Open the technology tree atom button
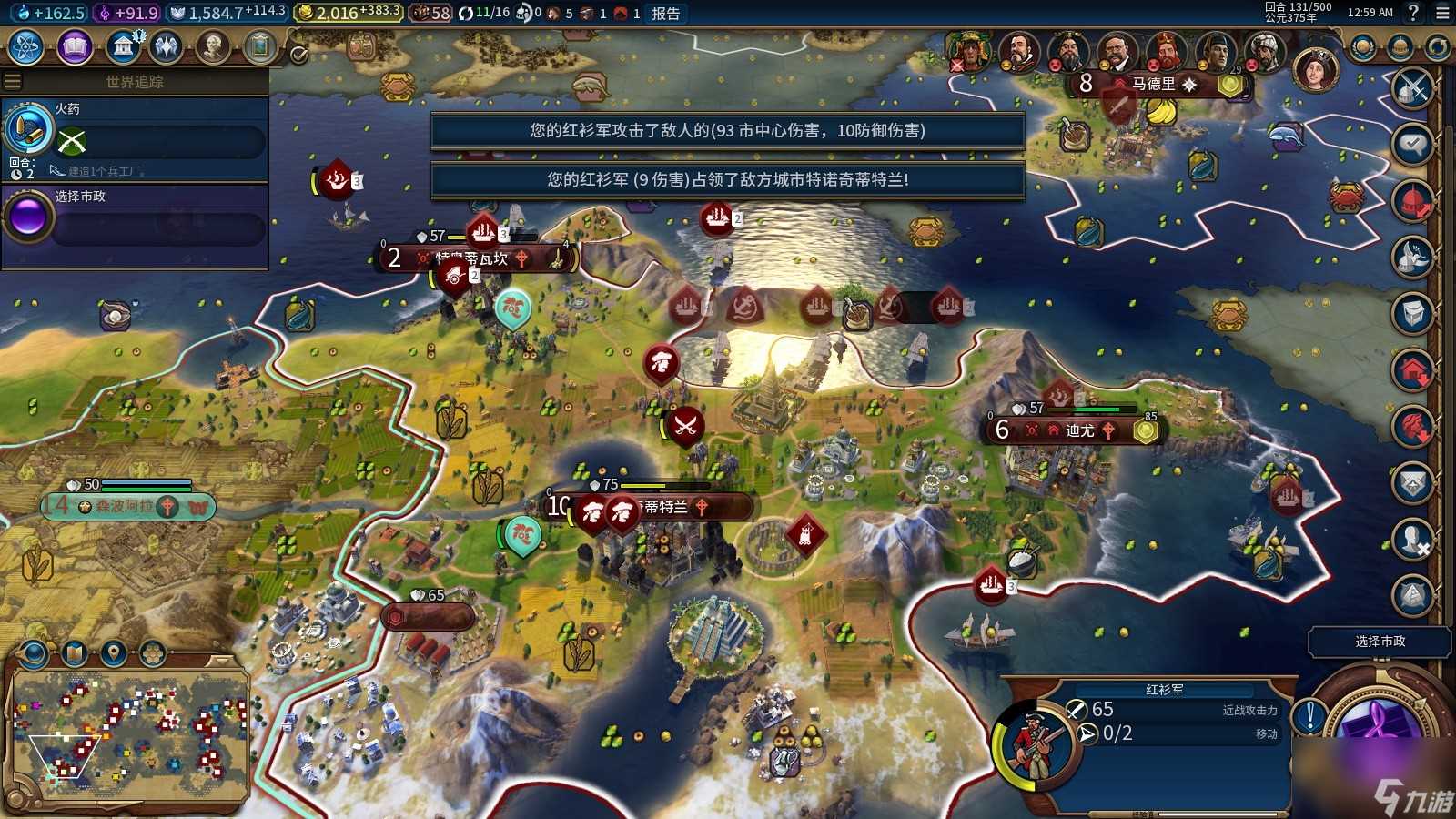Viewport: 1456px width, 819px height. pos(26,46)
